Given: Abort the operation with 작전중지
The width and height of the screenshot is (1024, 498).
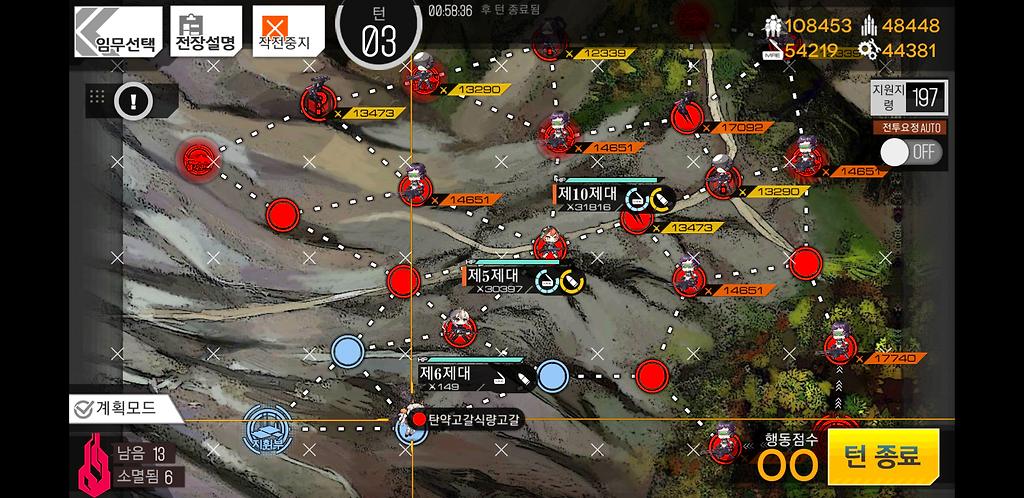Looking at the screenshot, I should 288,31.
